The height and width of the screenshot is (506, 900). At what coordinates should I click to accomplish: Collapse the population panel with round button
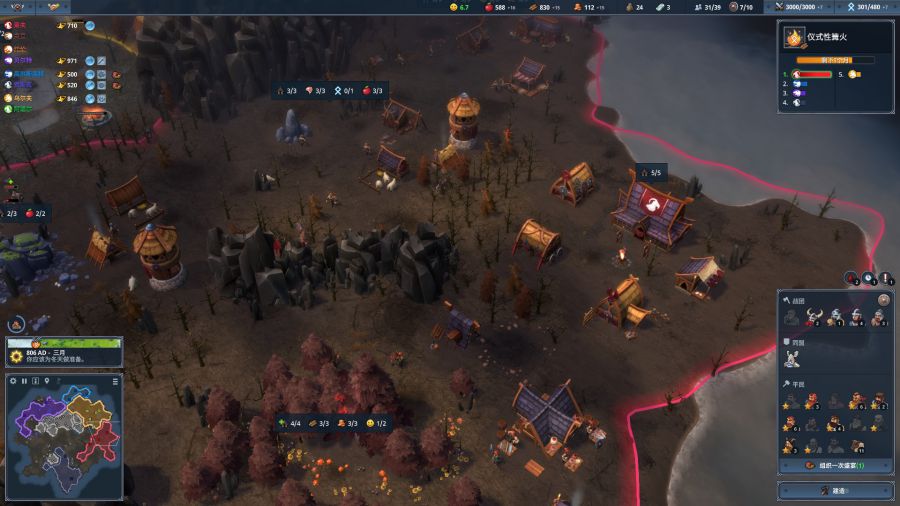pos(883,300)
